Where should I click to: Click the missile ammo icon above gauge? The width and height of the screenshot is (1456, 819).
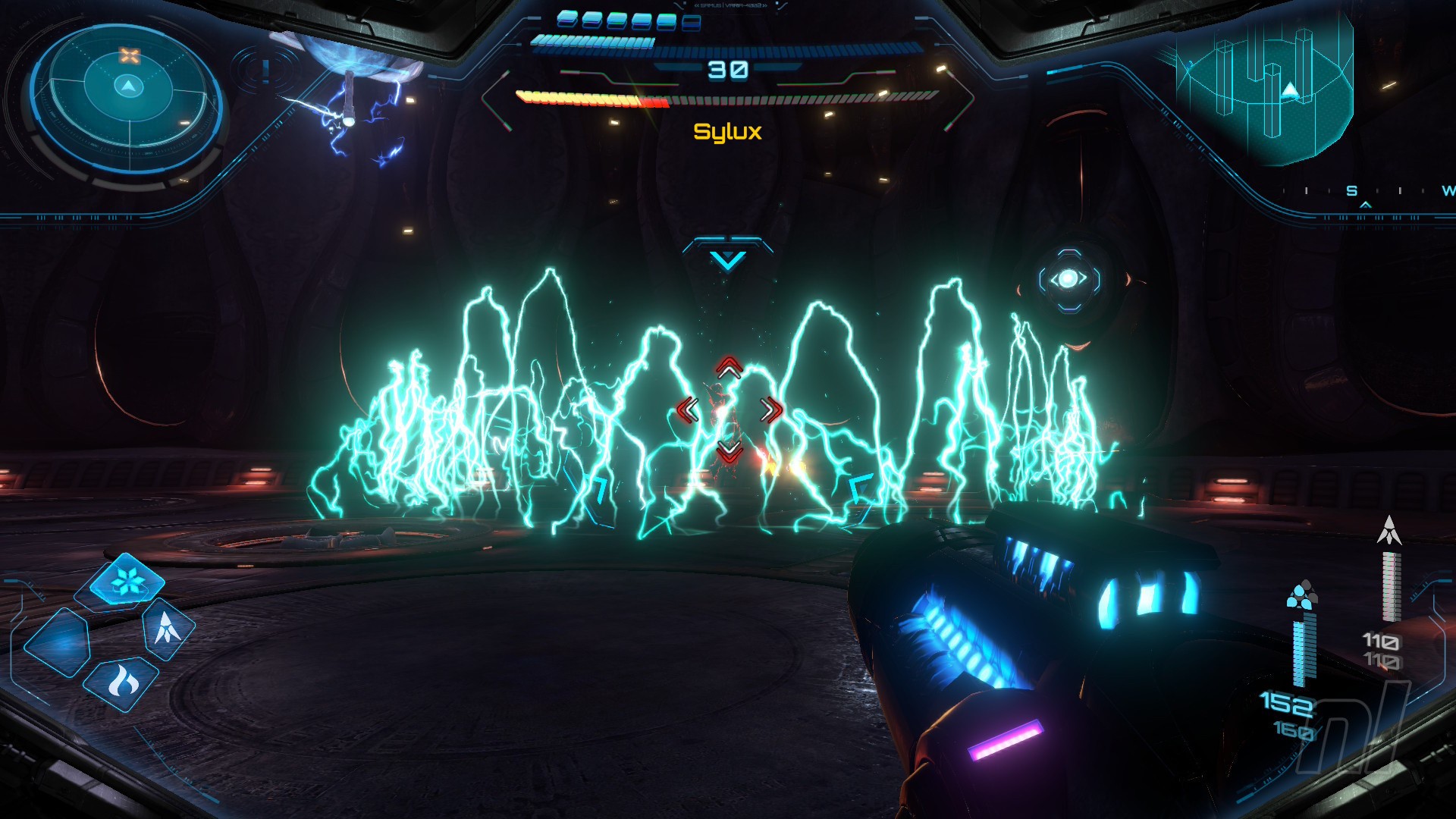pyautogui.click(x=1389, y=531)
